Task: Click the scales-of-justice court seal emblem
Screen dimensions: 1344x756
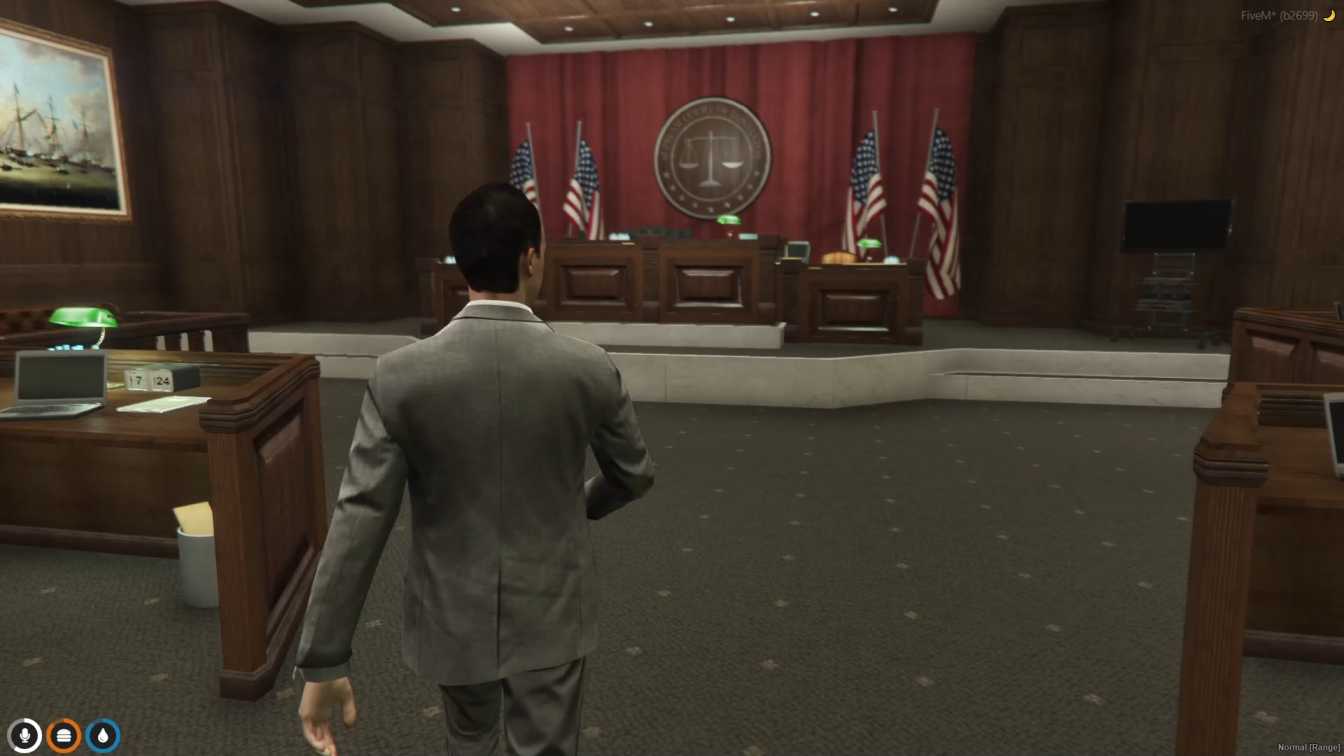Action: 712,154
